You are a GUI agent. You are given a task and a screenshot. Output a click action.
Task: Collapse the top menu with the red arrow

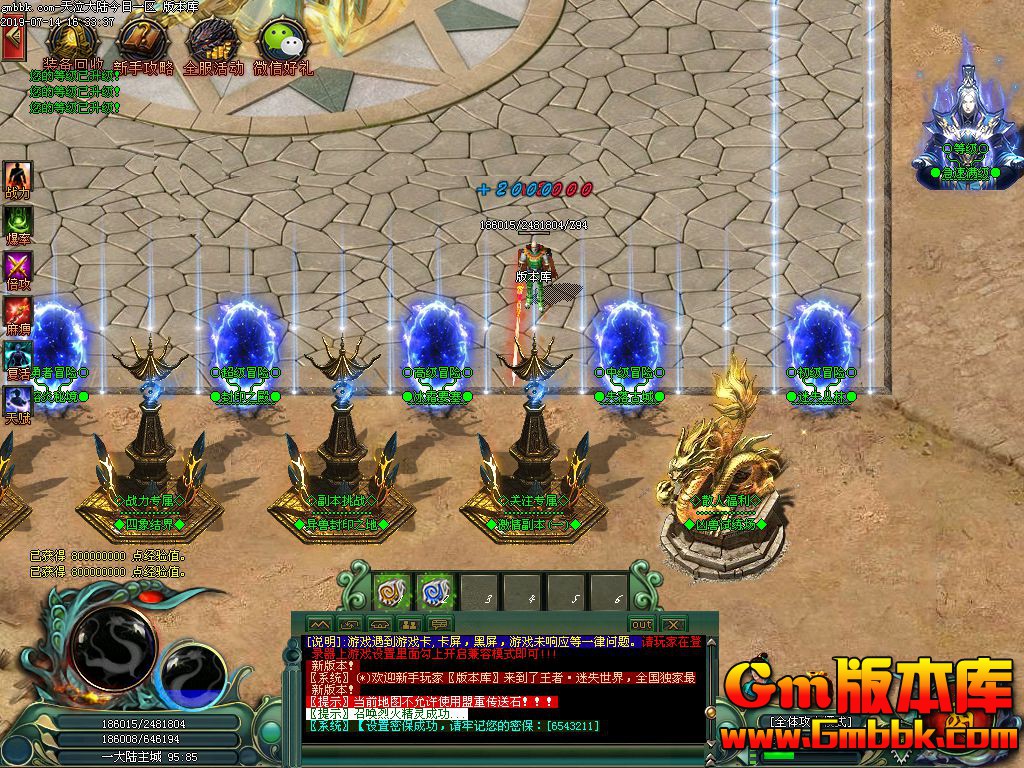13,43
